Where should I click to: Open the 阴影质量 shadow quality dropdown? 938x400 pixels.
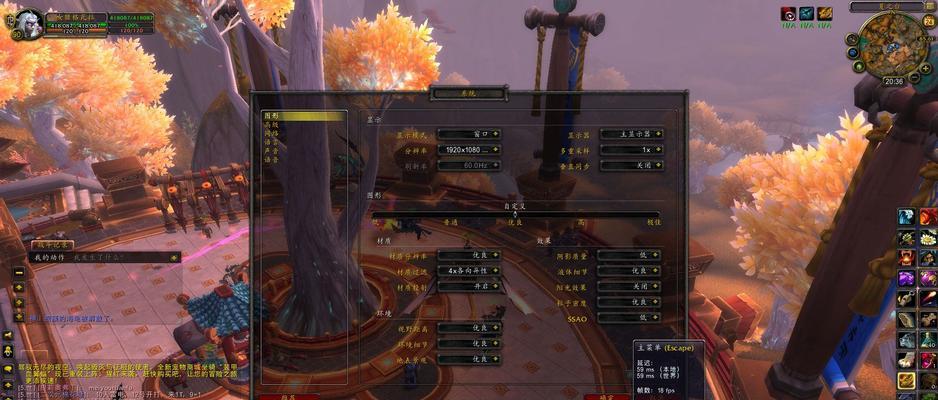coord(632,255)
